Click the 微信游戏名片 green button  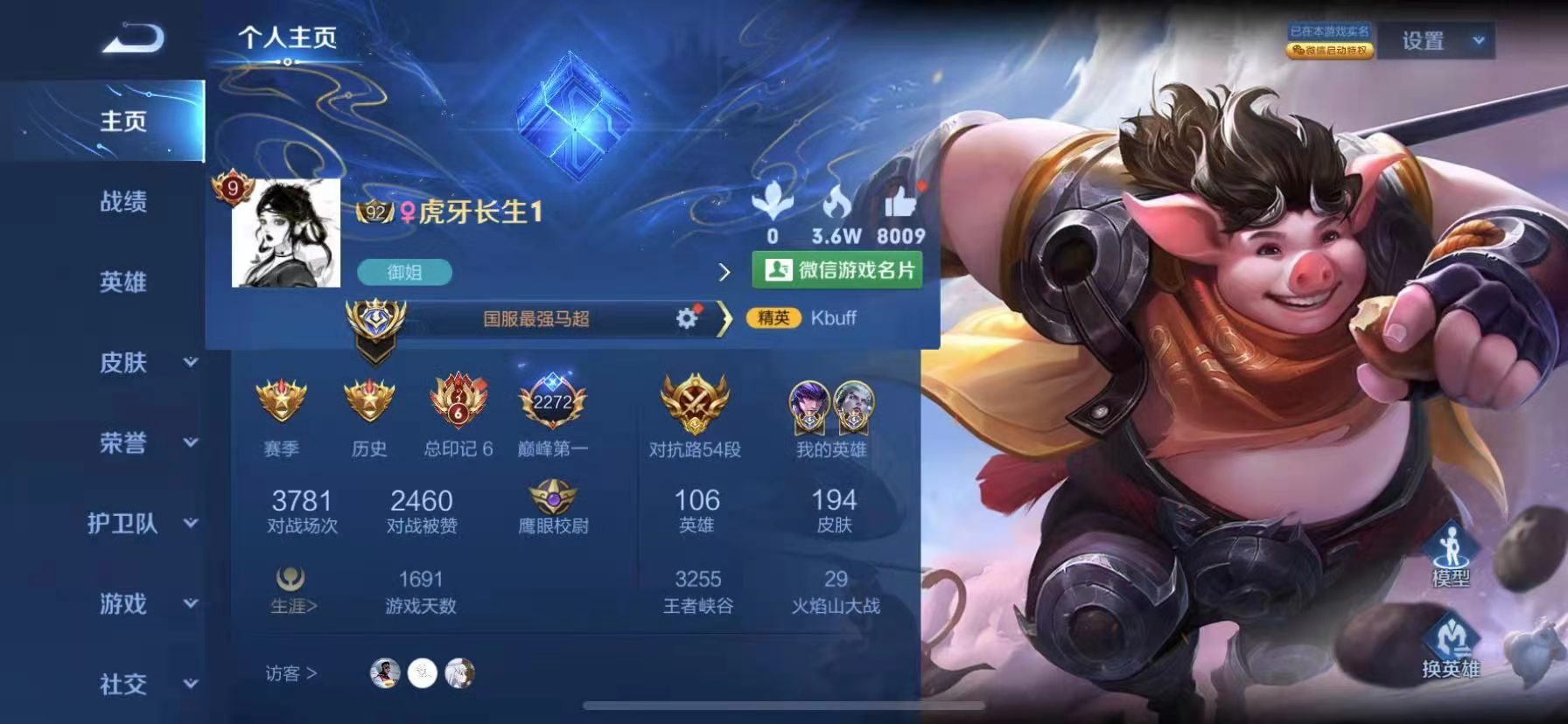[x=839, y=268]
